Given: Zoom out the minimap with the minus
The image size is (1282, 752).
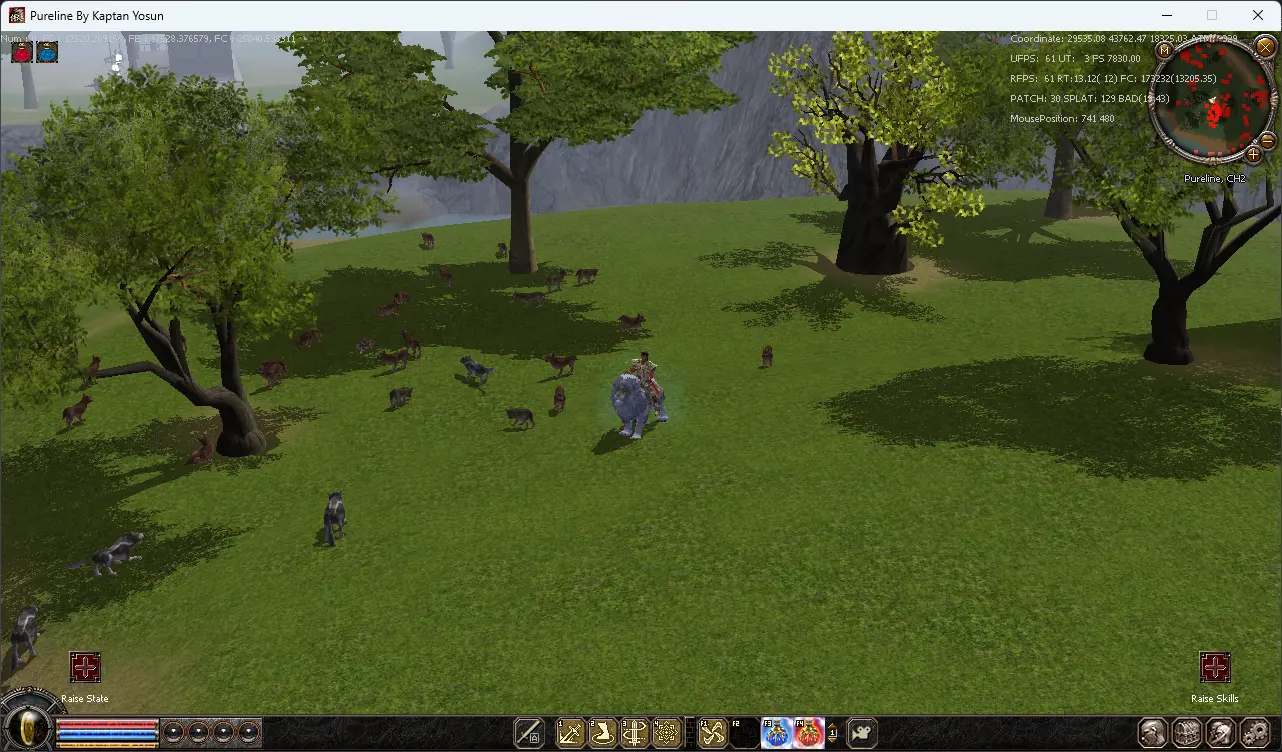Looking at the screenshot, I should click(1268, 139).
